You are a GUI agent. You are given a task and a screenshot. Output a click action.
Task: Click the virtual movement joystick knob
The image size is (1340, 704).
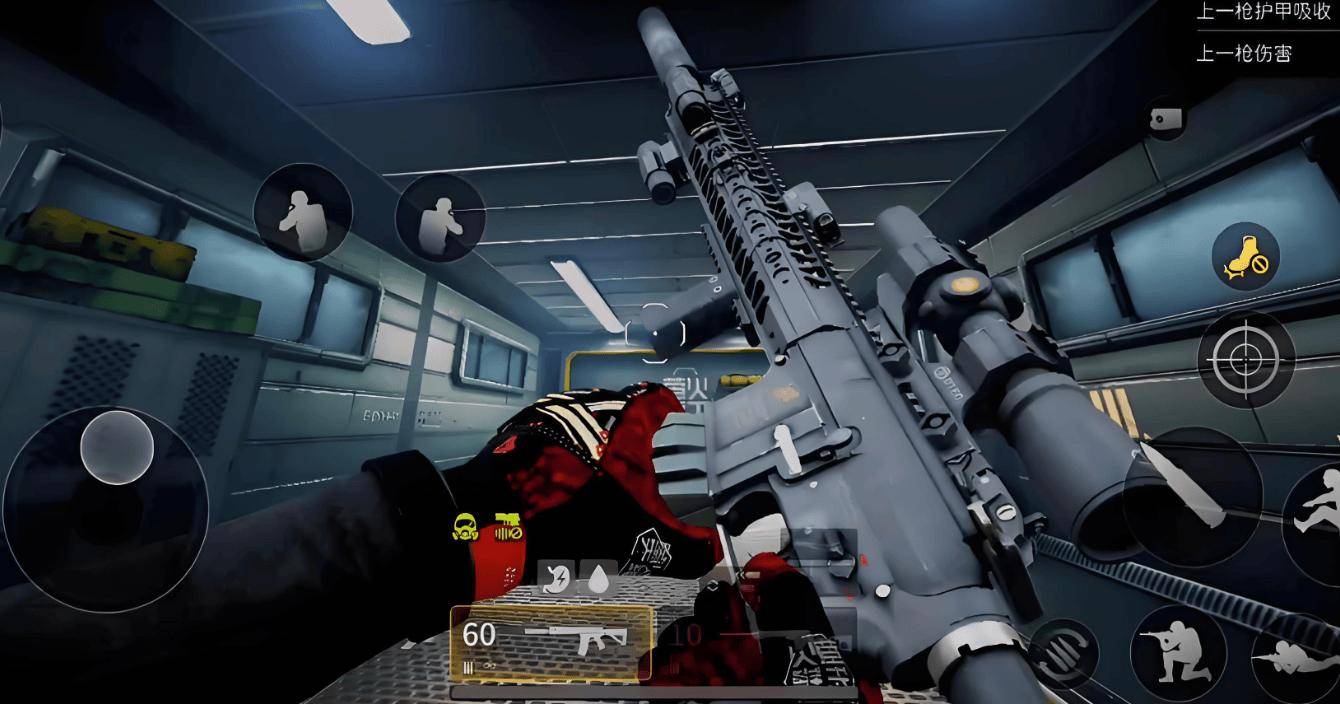(117, 447)
